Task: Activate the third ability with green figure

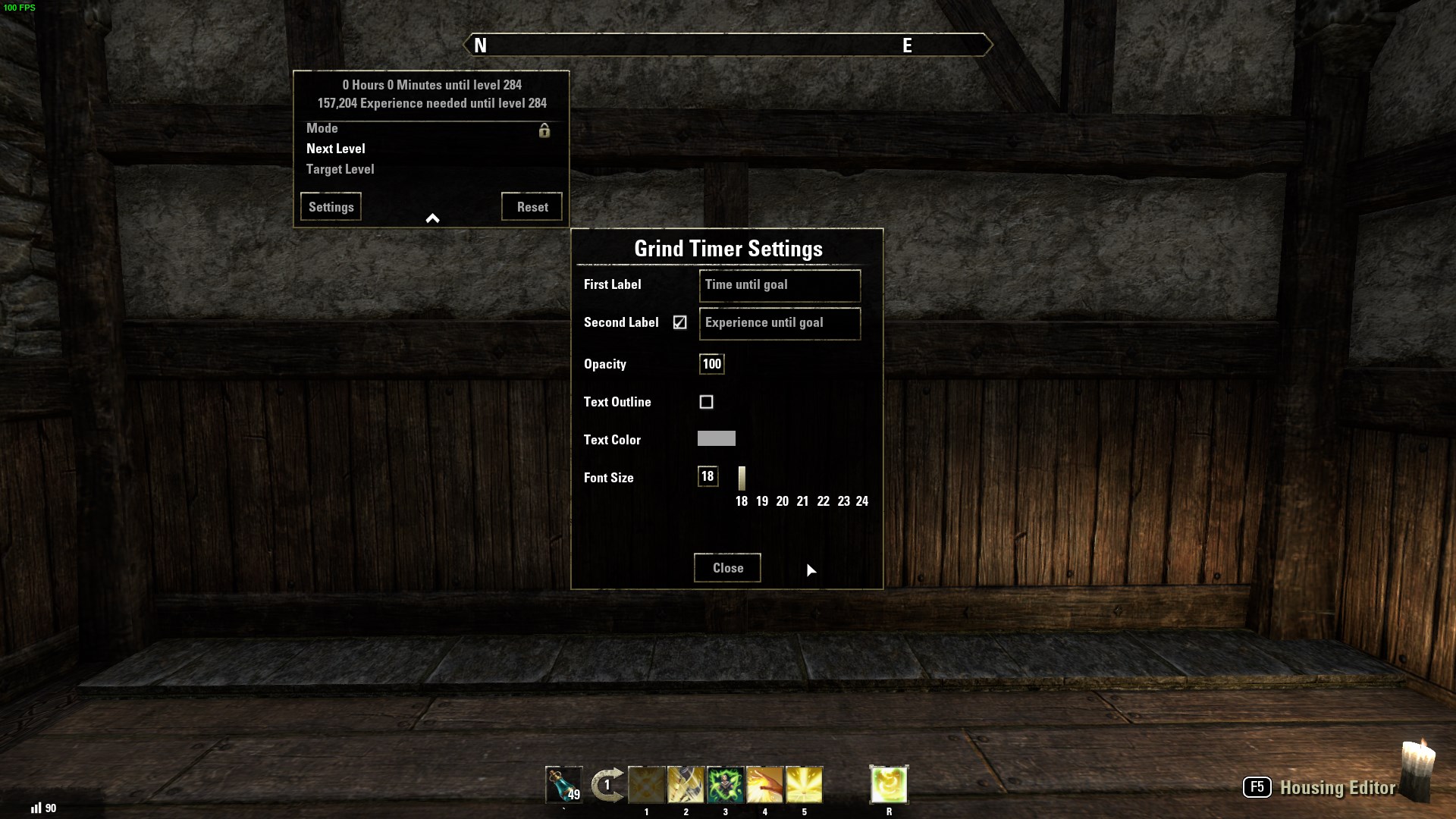Action: tap(725, 785)
